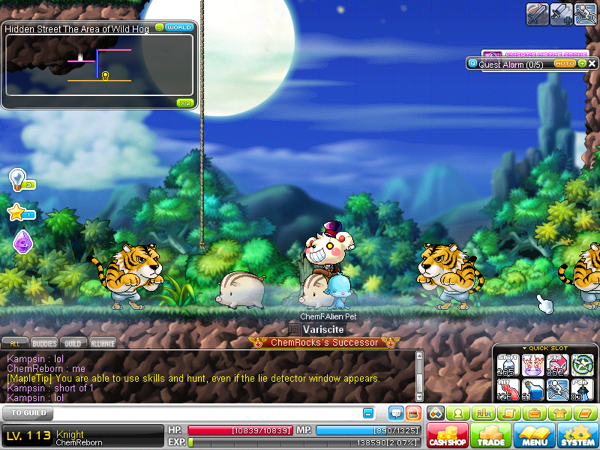Open the Menu button
The image size is (600, 450).
pyautogui.click(x=536, y=435)
